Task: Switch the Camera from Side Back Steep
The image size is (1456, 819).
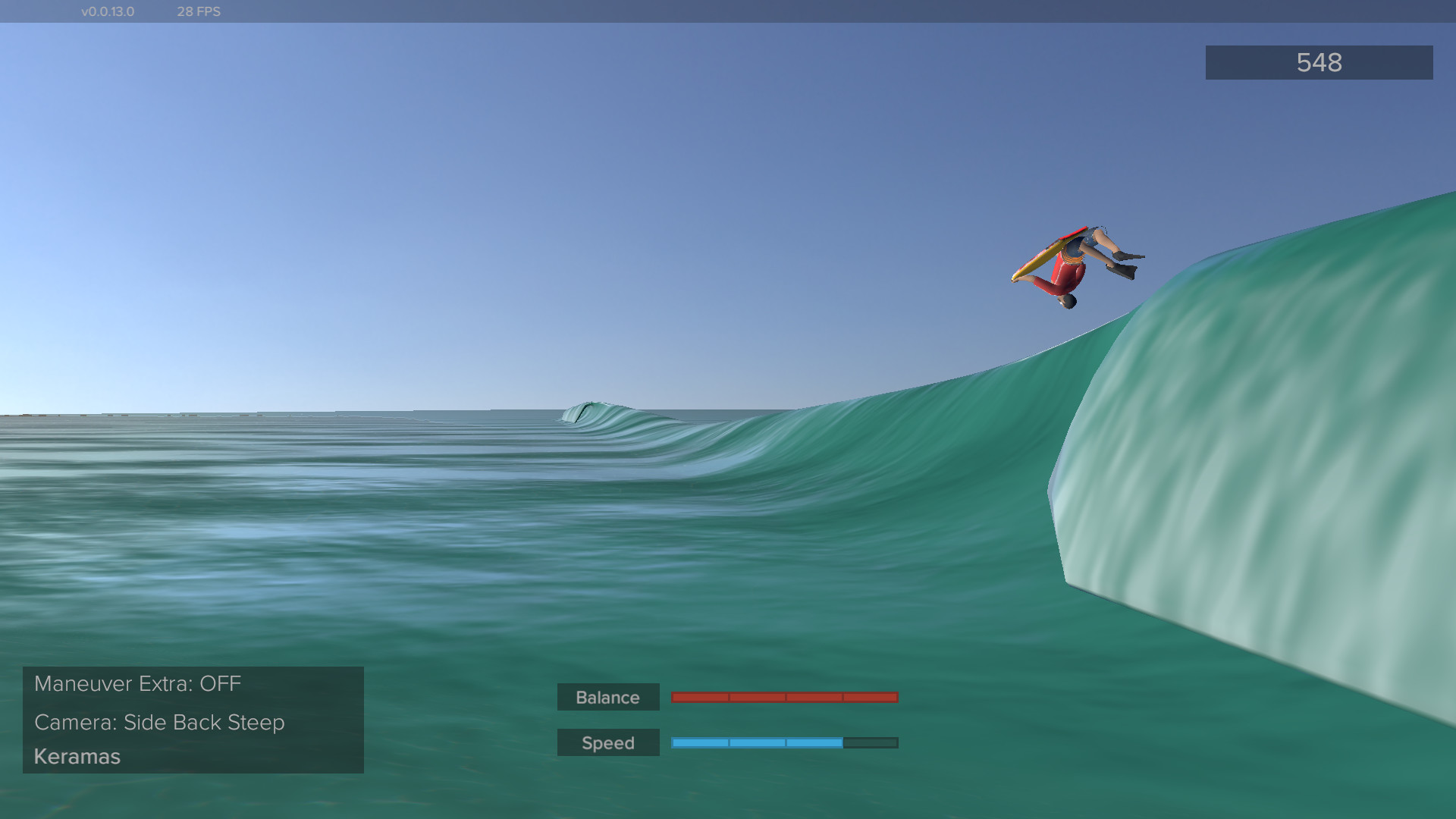Action: coord(159,723)
